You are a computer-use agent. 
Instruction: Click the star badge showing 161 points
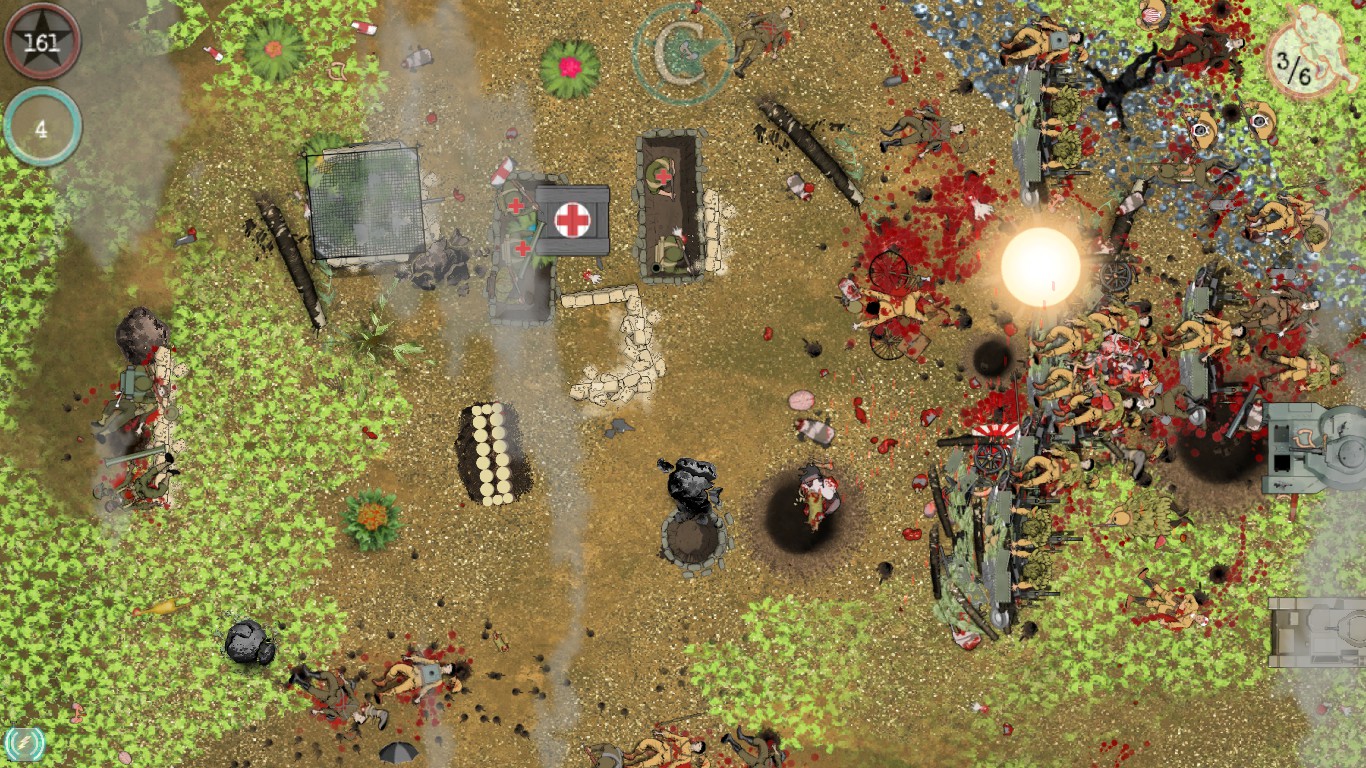[40, 41]
